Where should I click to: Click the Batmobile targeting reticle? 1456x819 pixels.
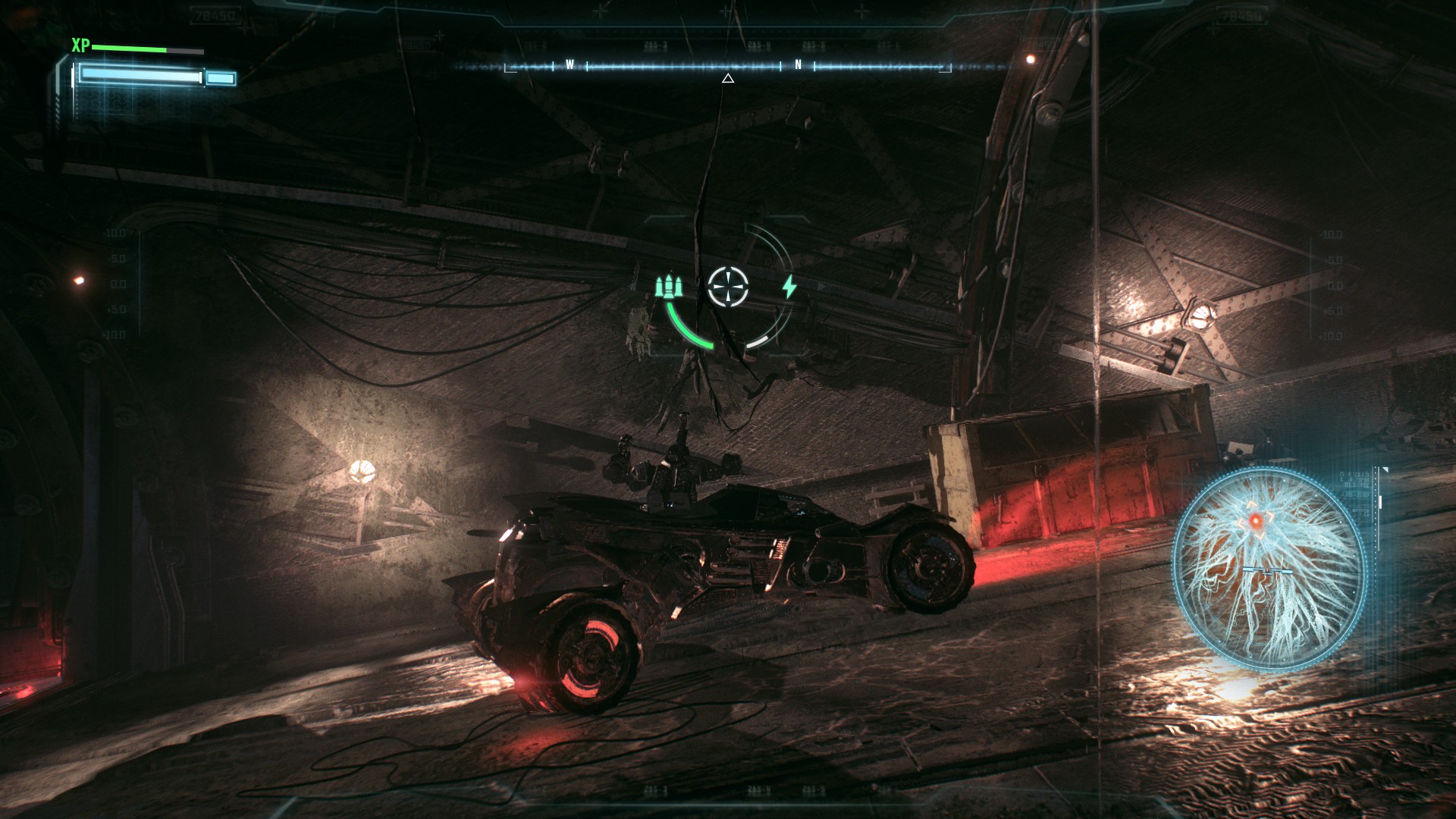pos(728,286)
